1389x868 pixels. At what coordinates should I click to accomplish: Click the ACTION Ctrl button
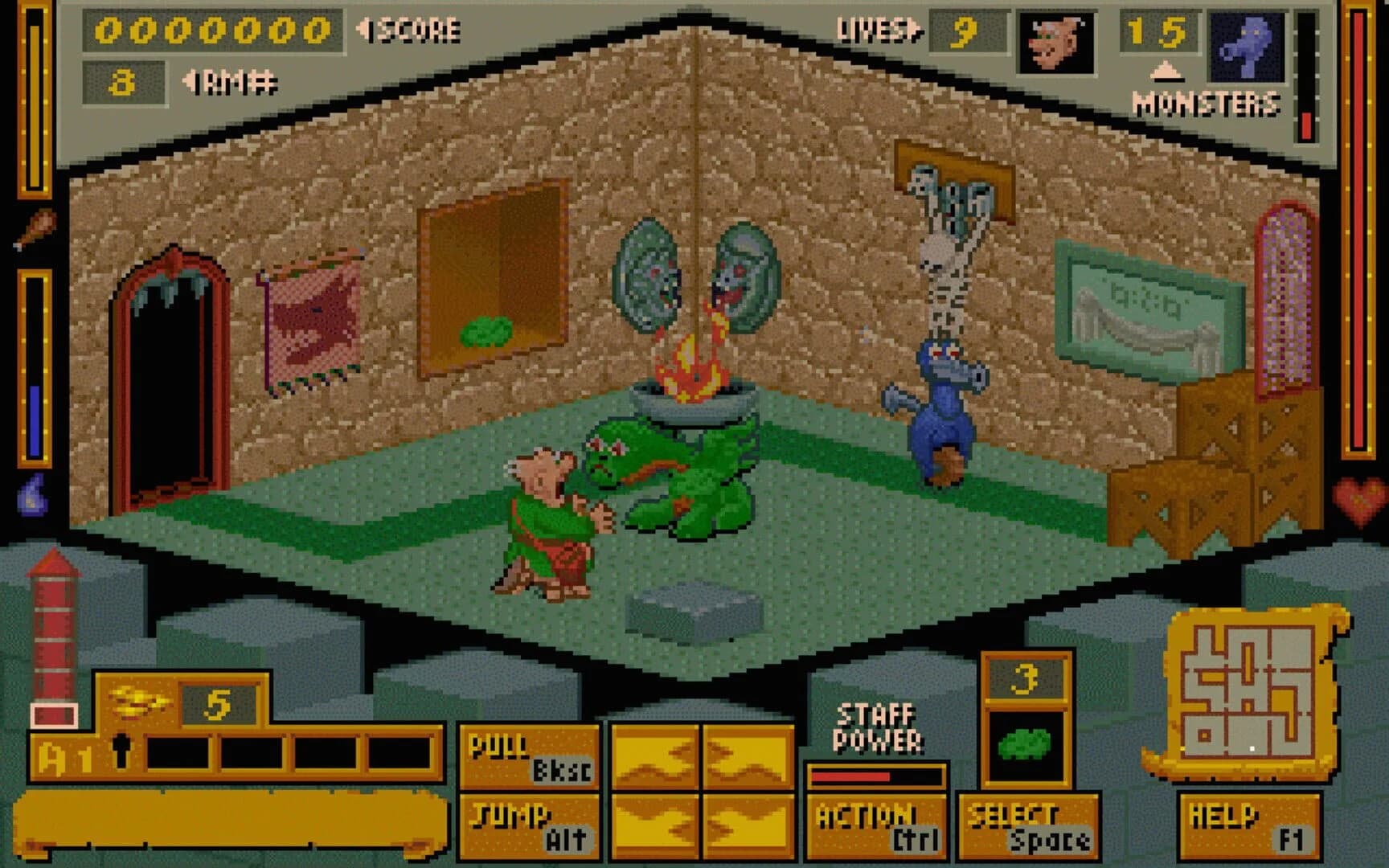click(x=876, y=828)
